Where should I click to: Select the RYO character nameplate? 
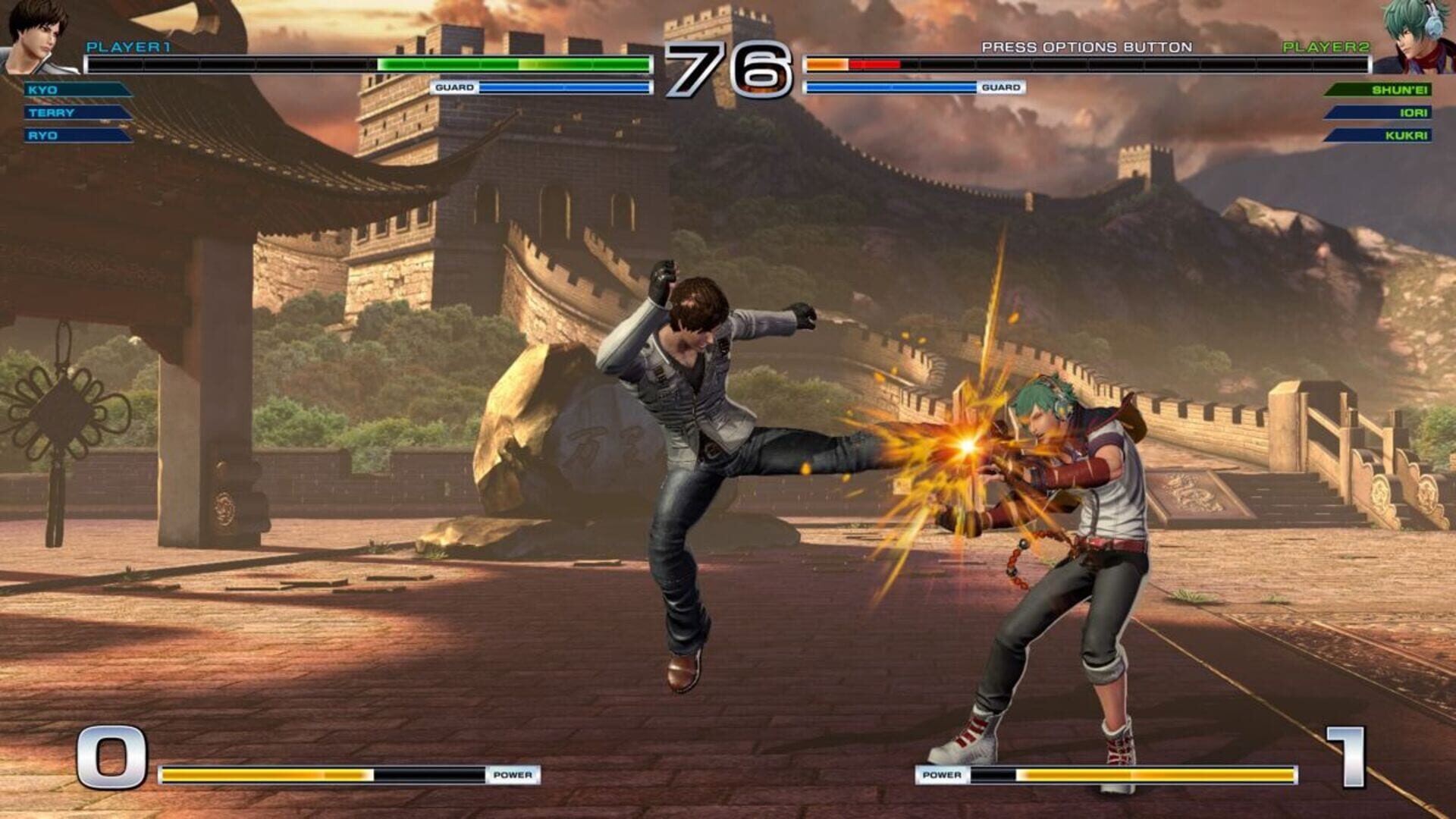coord(76,138)
